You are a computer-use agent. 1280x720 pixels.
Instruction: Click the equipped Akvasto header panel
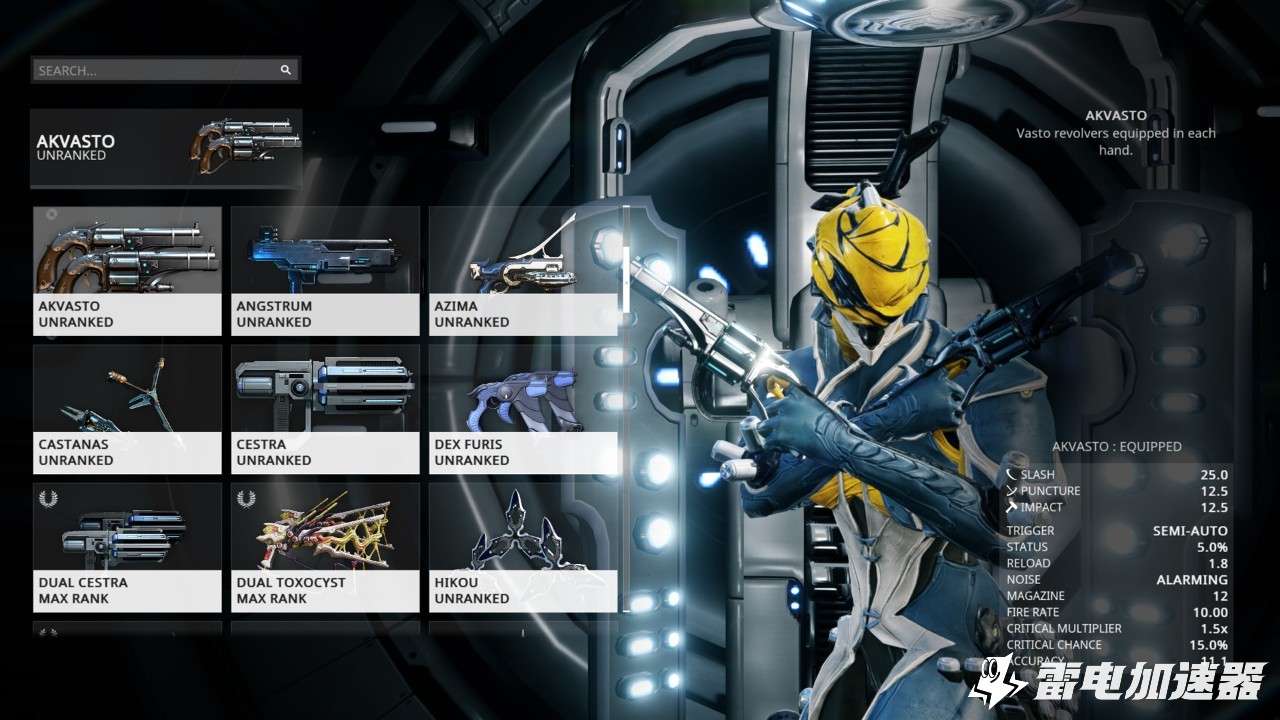pos(166,148)
